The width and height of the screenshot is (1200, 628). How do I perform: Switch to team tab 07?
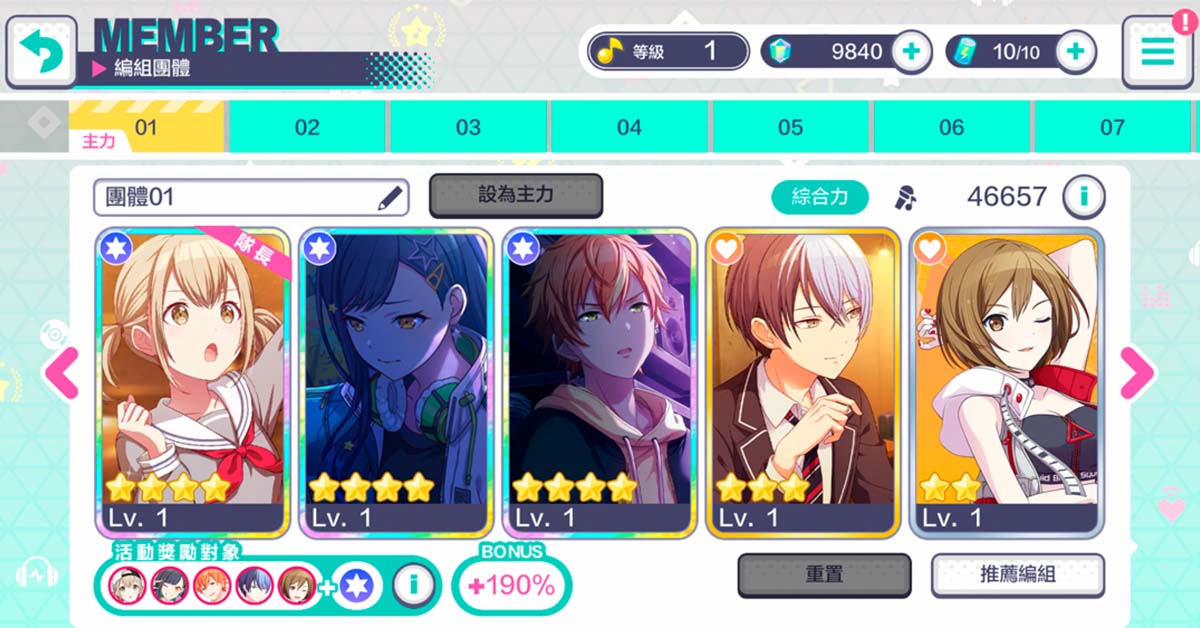[x=1112, y=127]
